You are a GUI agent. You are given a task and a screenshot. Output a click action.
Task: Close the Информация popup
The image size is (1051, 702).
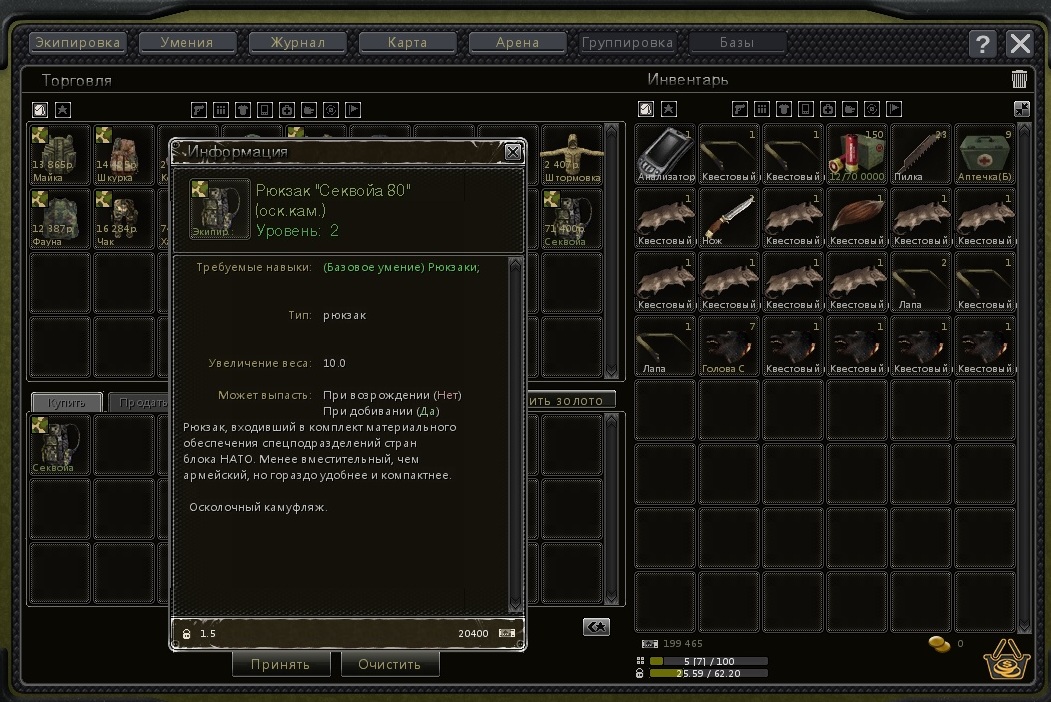pyautogui.click(x=513, y=152)
